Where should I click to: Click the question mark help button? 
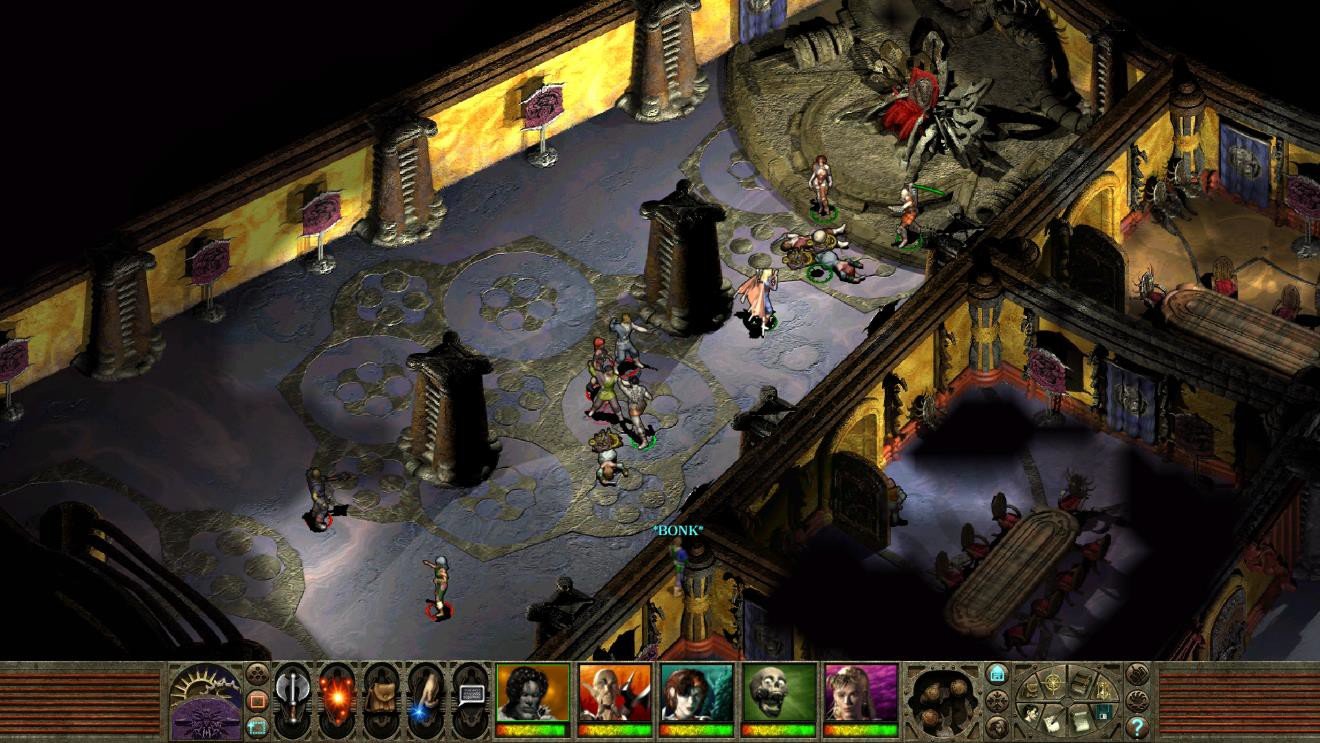[1137, 725]
